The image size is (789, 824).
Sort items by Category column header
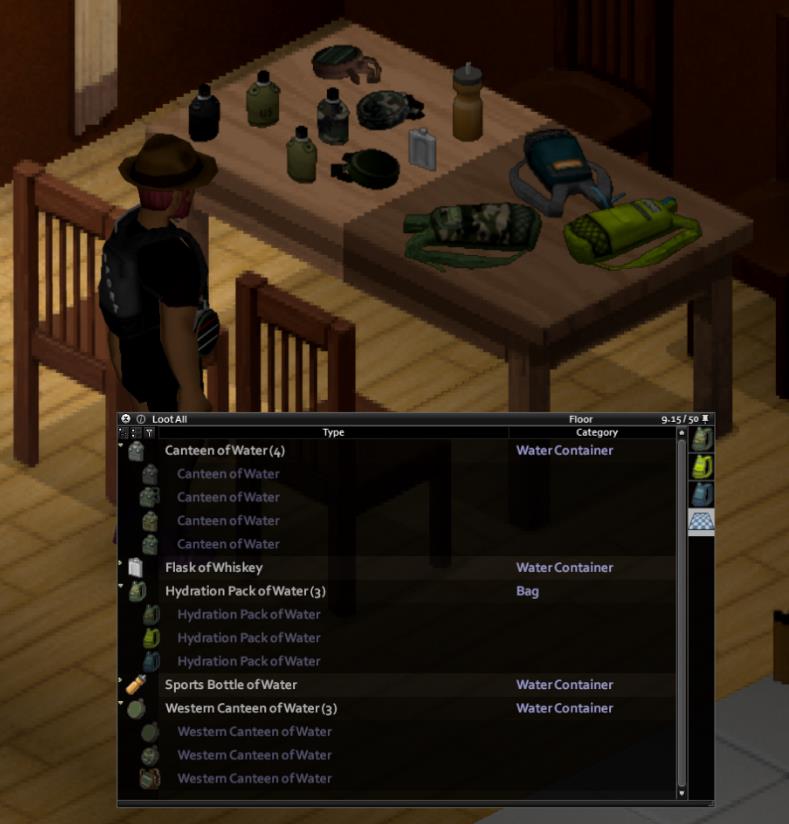point(596,433)
